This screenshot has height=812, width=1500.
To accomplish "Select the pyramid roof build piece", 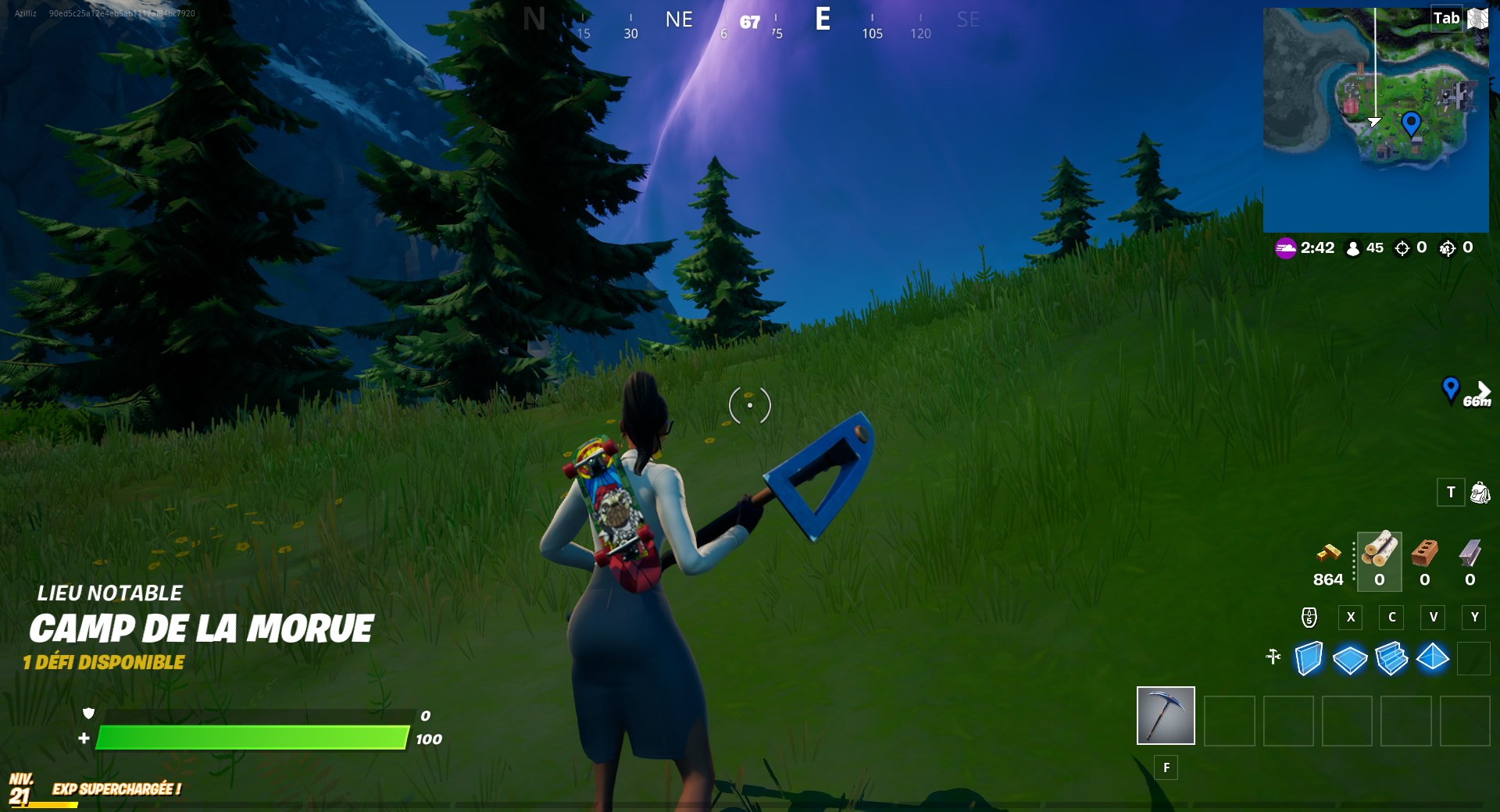I will click(x=1433, y=658).
